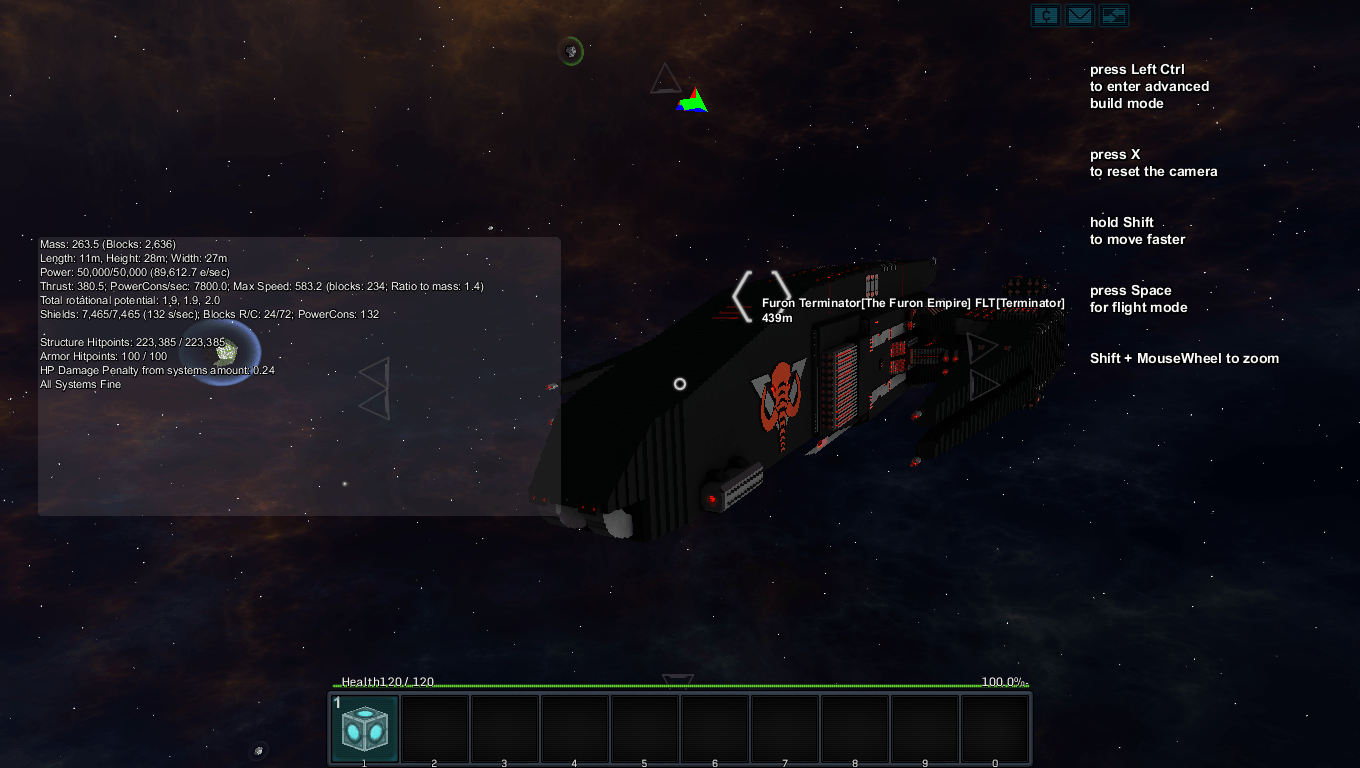Open the credits currency icon
Image resolution: width=1360 pixels, height=768 pixels.
(1045, 16)
